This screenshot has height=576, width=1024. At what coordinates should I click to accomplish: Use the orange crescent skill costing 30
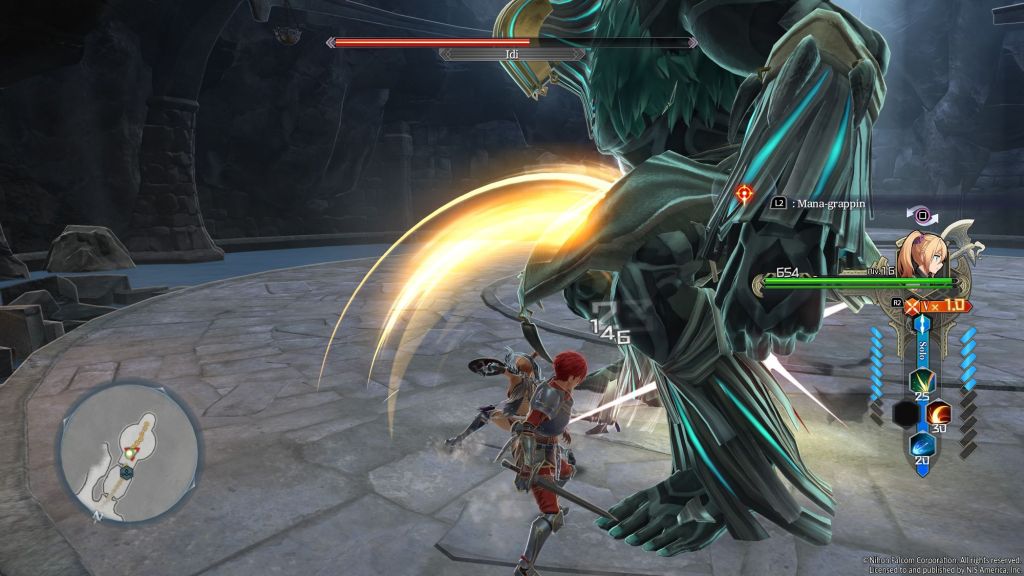[x=939, y=411]
